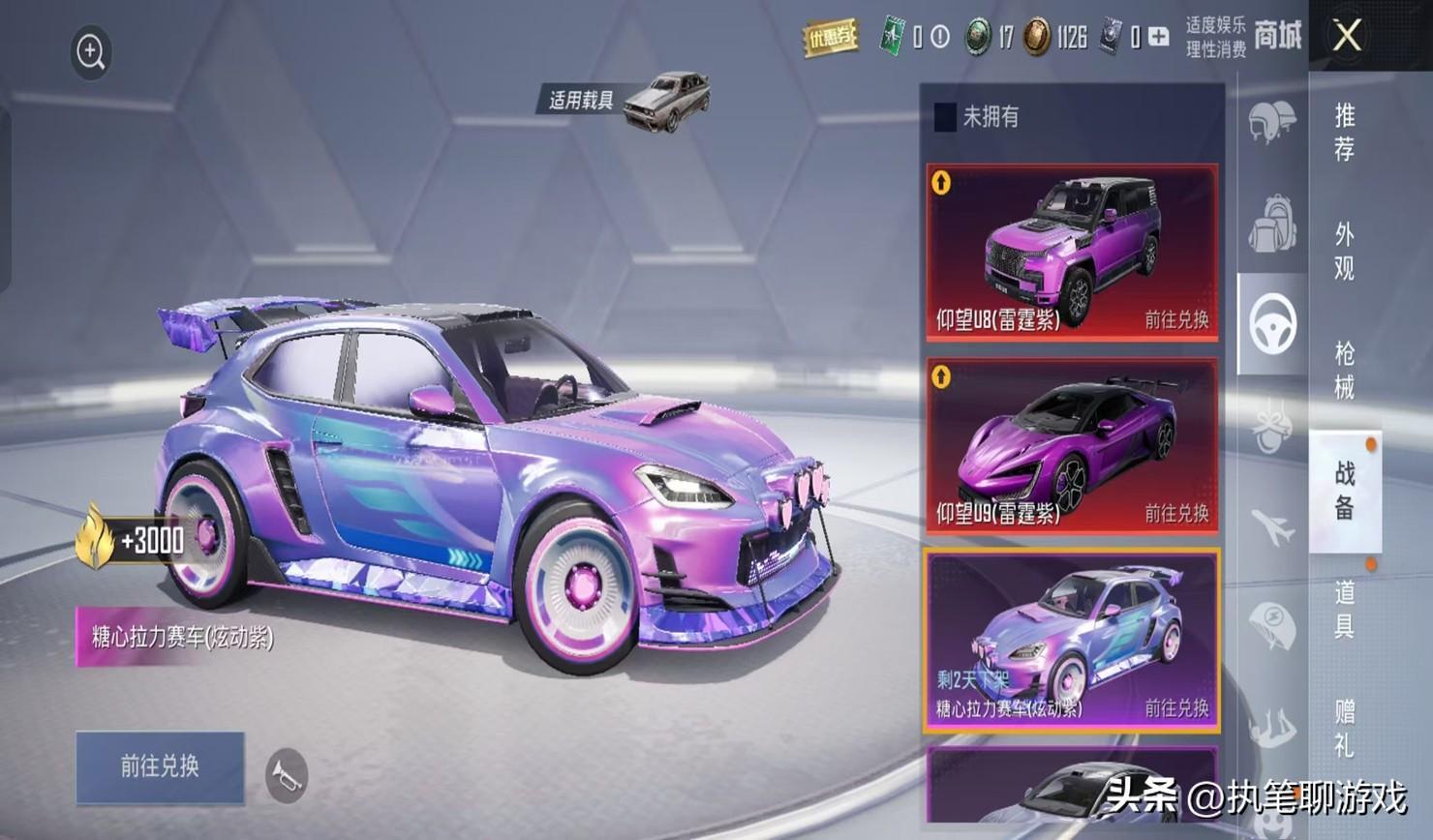Select the 仰望U9(雷霆紫) vehicle card
1433x840 pixels.
pos(1072,446)
